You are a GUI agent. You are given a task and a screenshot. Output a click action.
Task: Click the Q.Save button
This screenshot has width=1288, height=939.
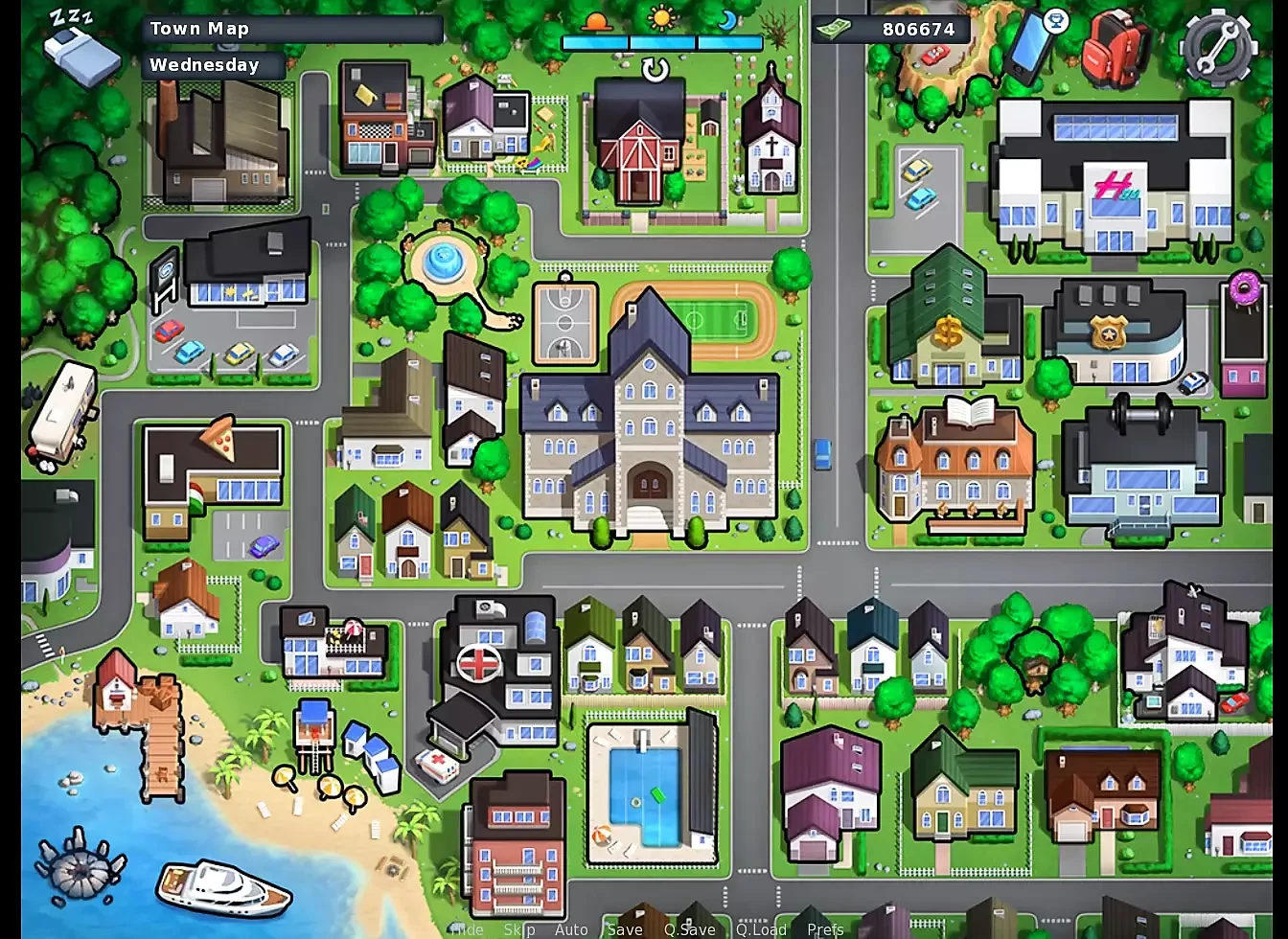(x=689, y=929)
